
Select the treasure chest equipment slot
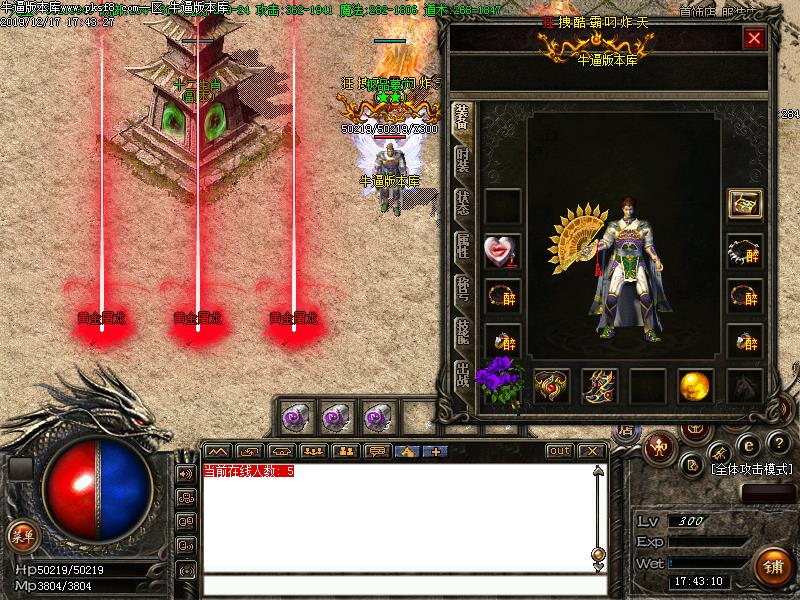(x=744, y=204)
